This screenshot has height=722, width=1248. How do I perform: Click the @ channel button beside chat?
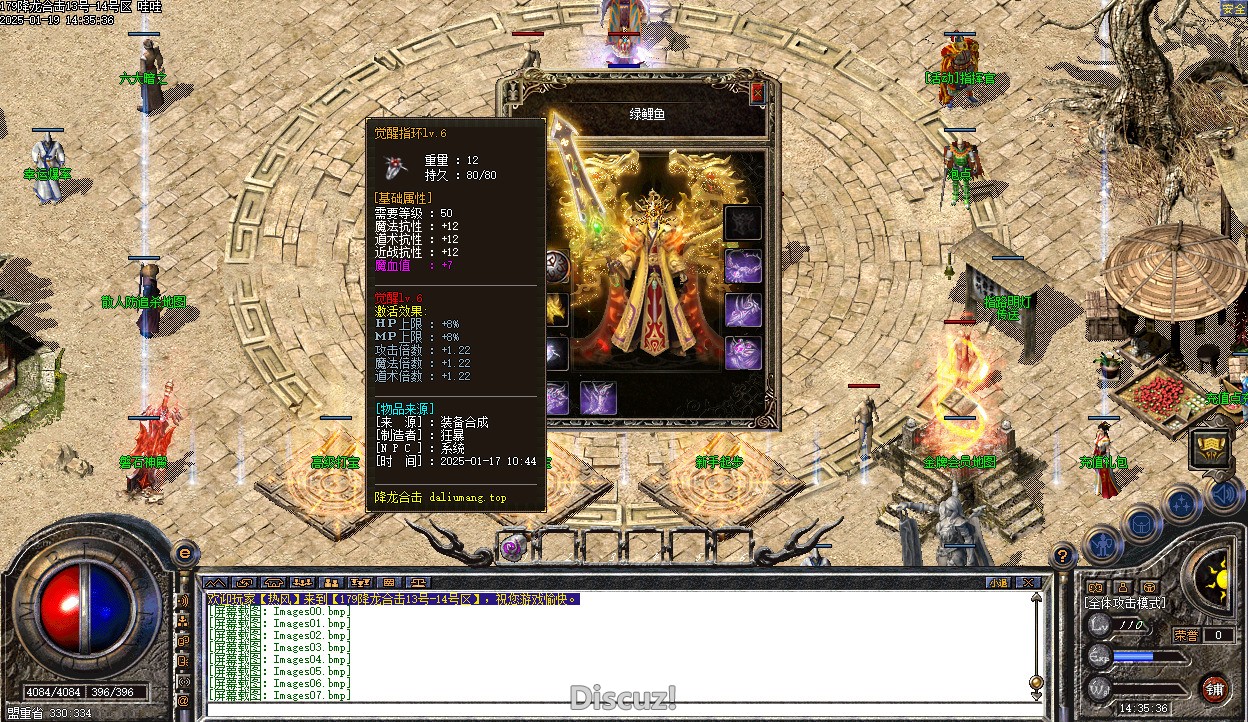click(x=183, y=701)
